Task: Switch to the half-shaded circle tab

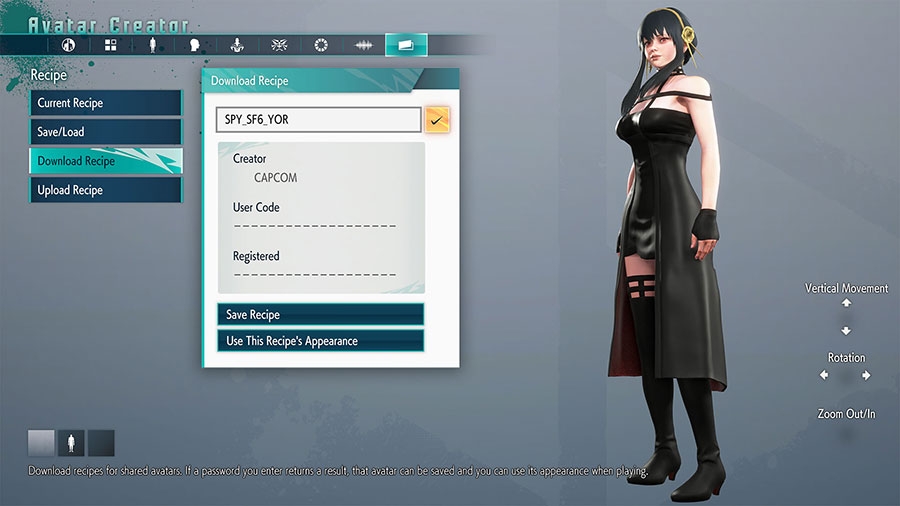Action: [69, 45]
